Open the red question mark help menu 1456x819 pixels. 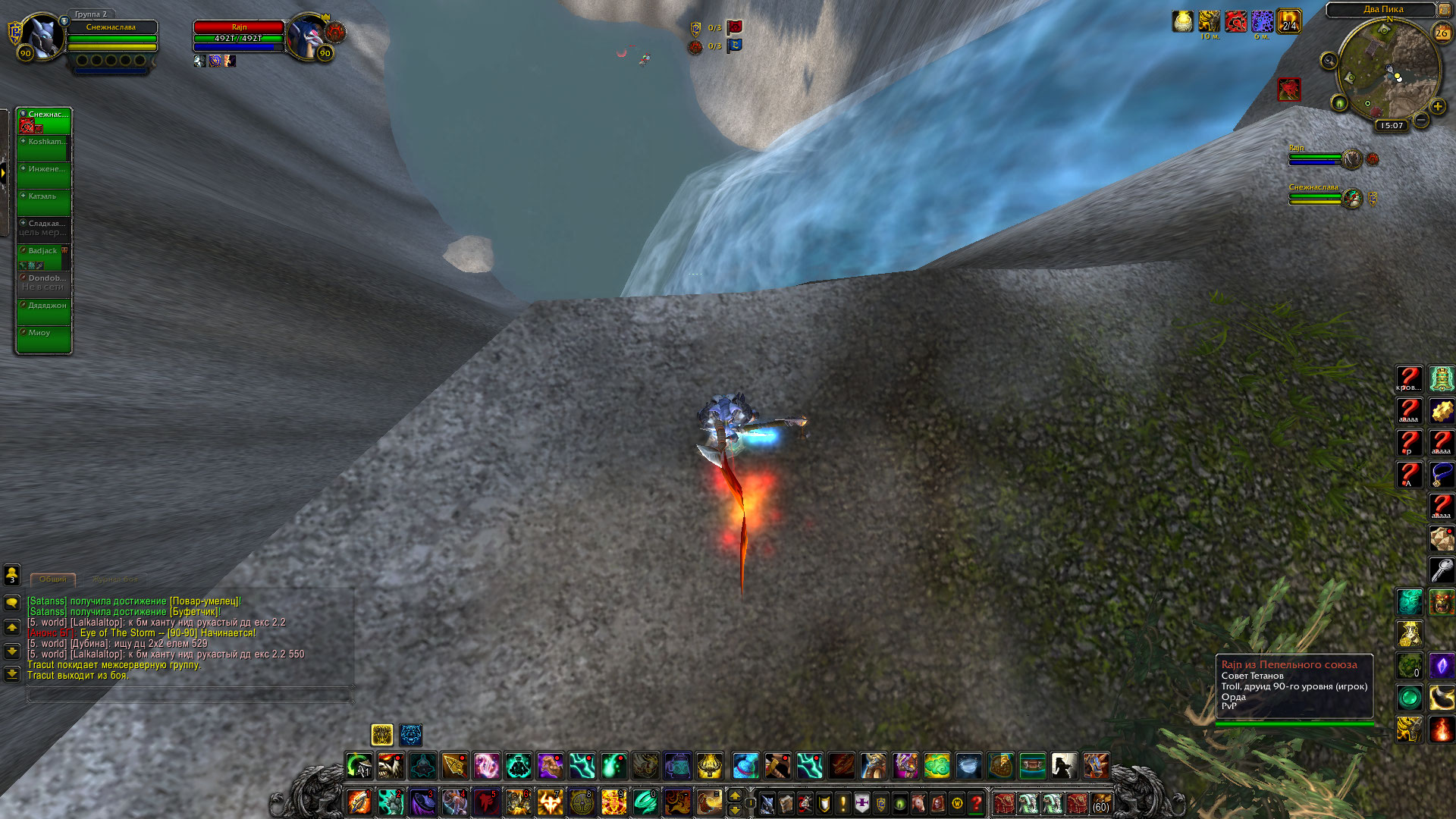(977, 802)
